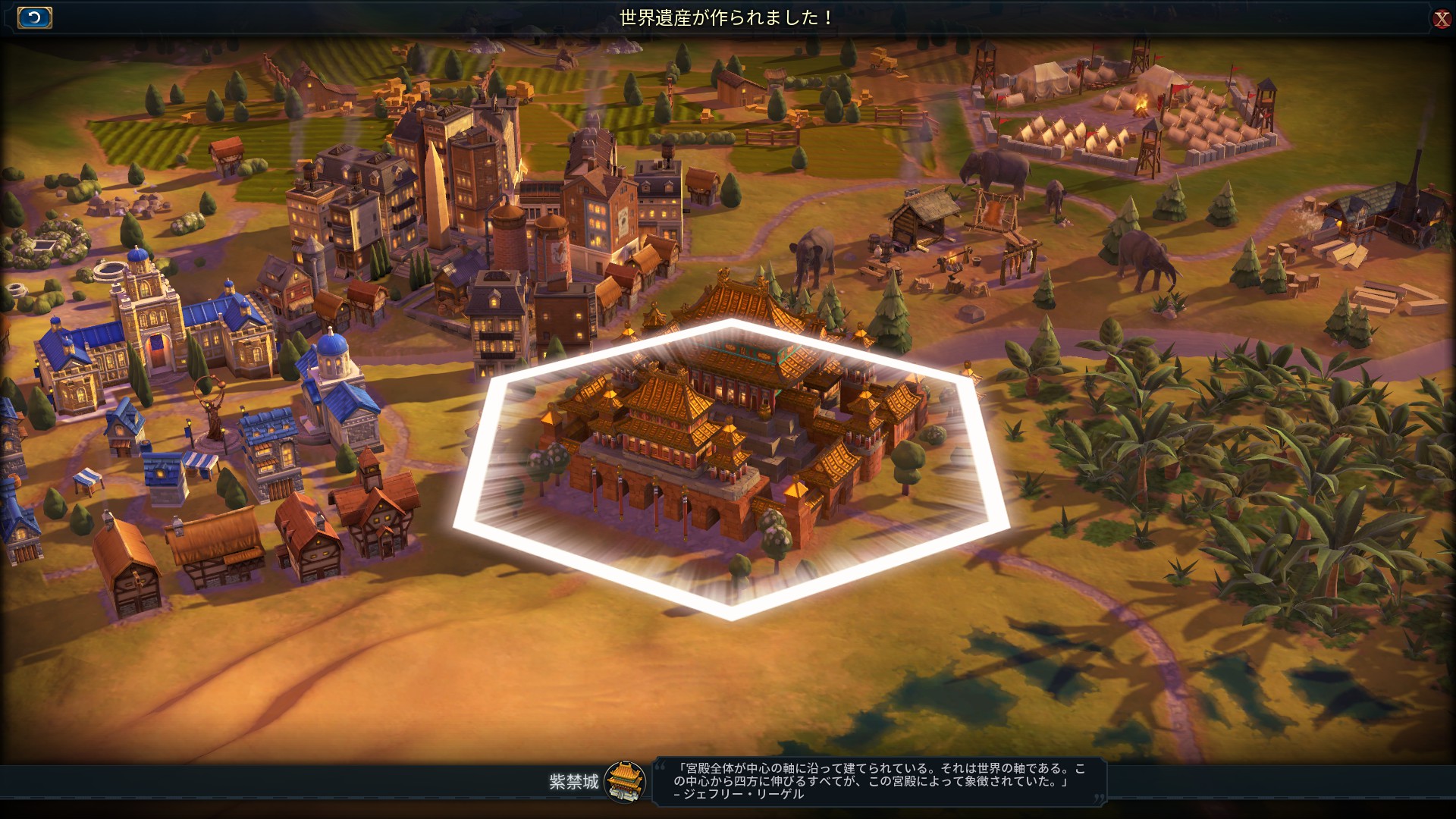Click the Forbidden City wonder icon
The image size is (1456, 819).
626,781
